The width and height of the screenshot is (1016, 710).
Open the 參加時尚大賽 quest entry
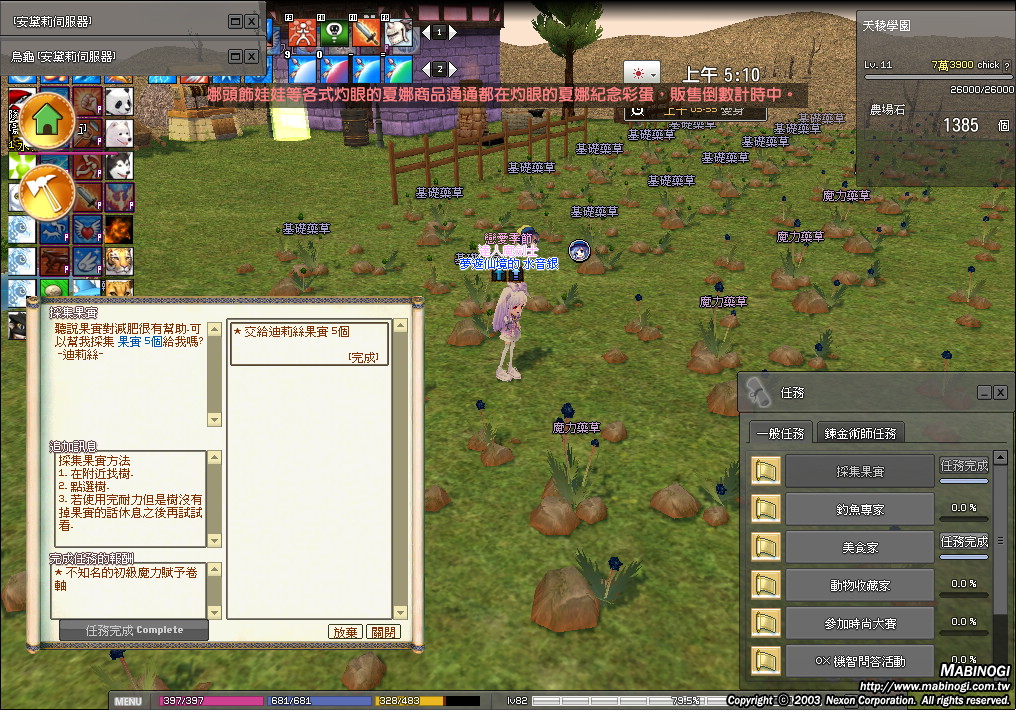coord(859,623)
